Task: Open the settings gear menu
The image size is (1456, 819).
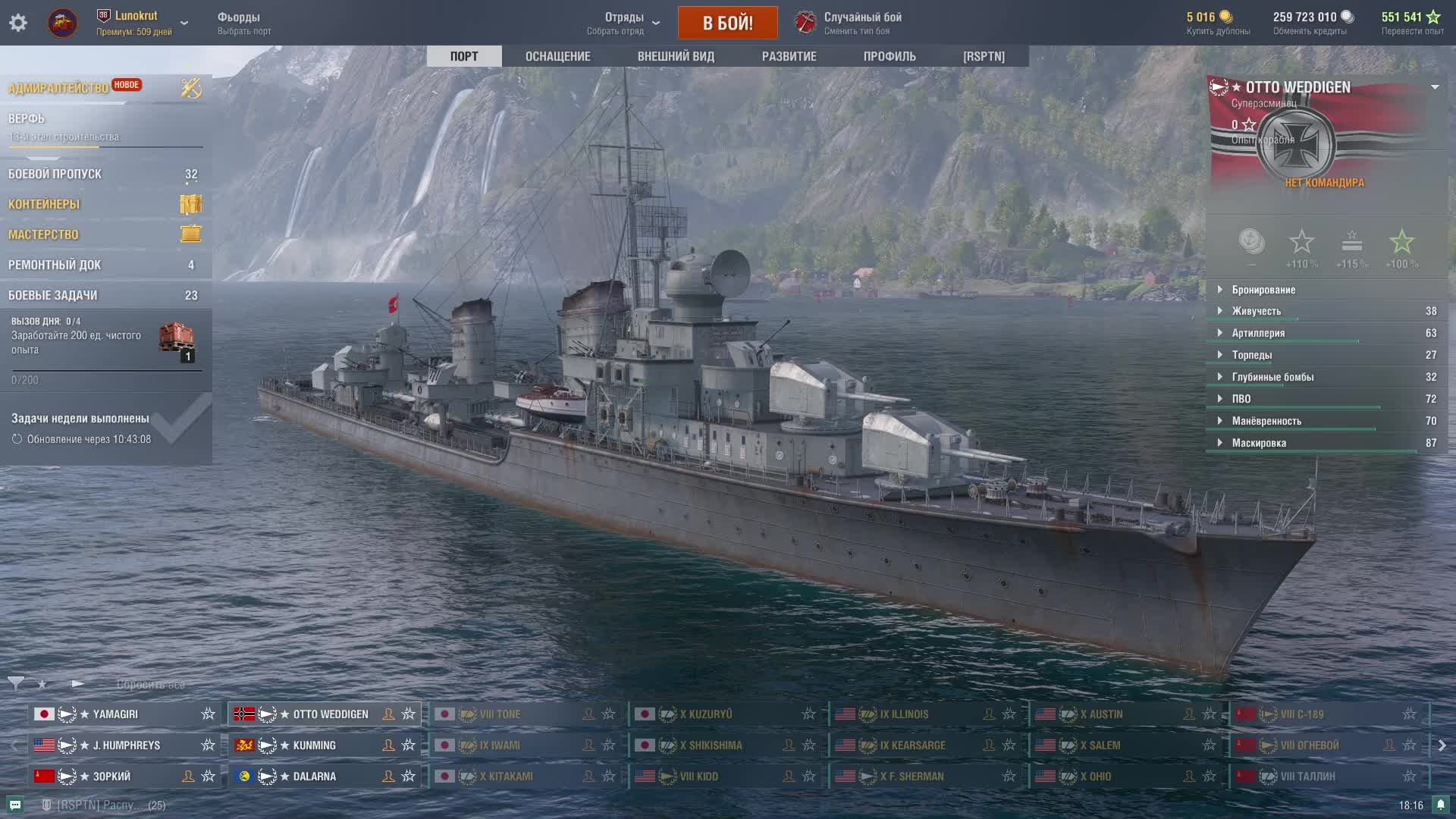Action: (x=18, y=23)
